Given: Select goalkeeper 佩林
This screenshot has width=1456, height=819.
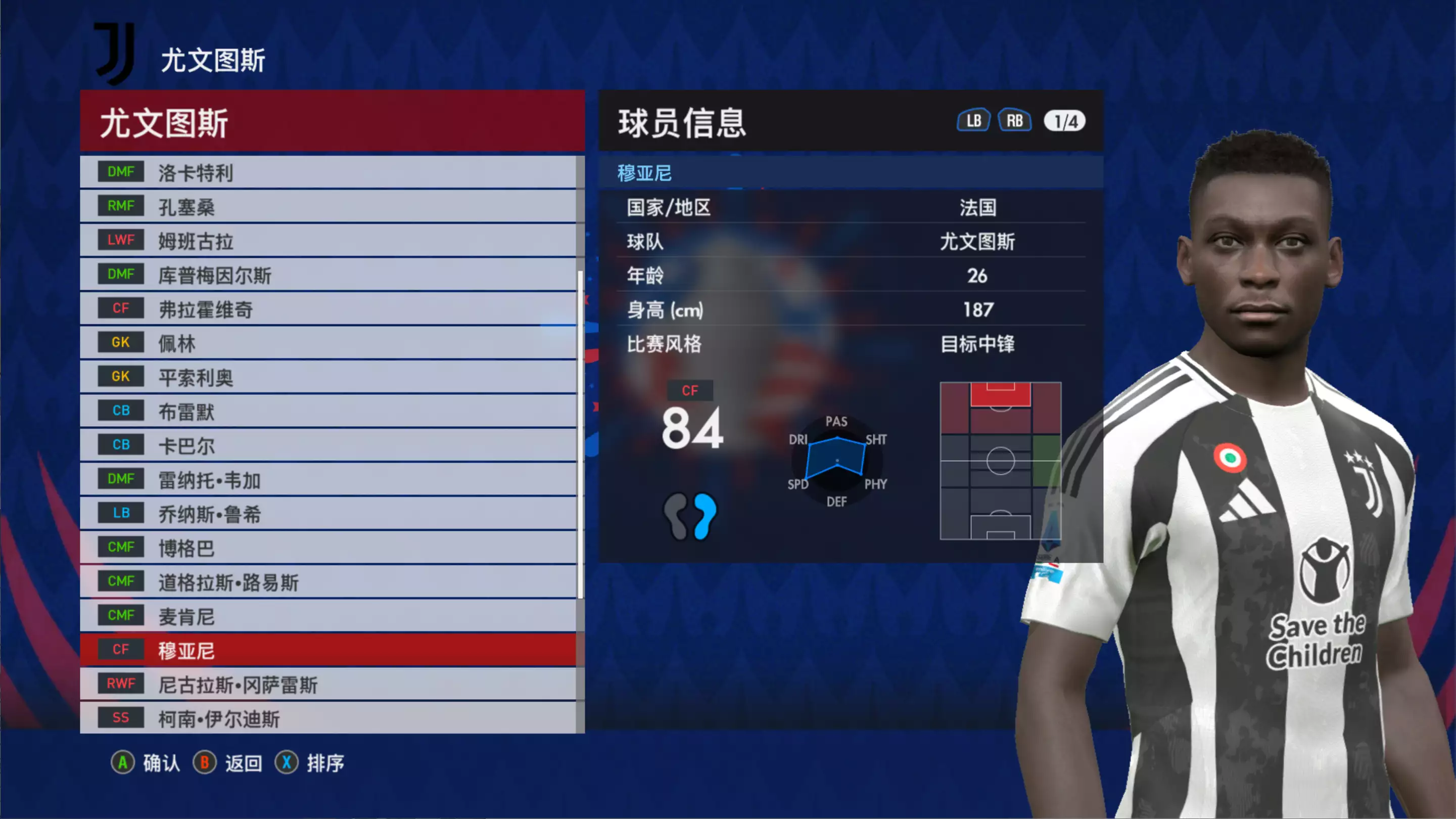Looking at the screenshot, I should click(x=328, y=343).
